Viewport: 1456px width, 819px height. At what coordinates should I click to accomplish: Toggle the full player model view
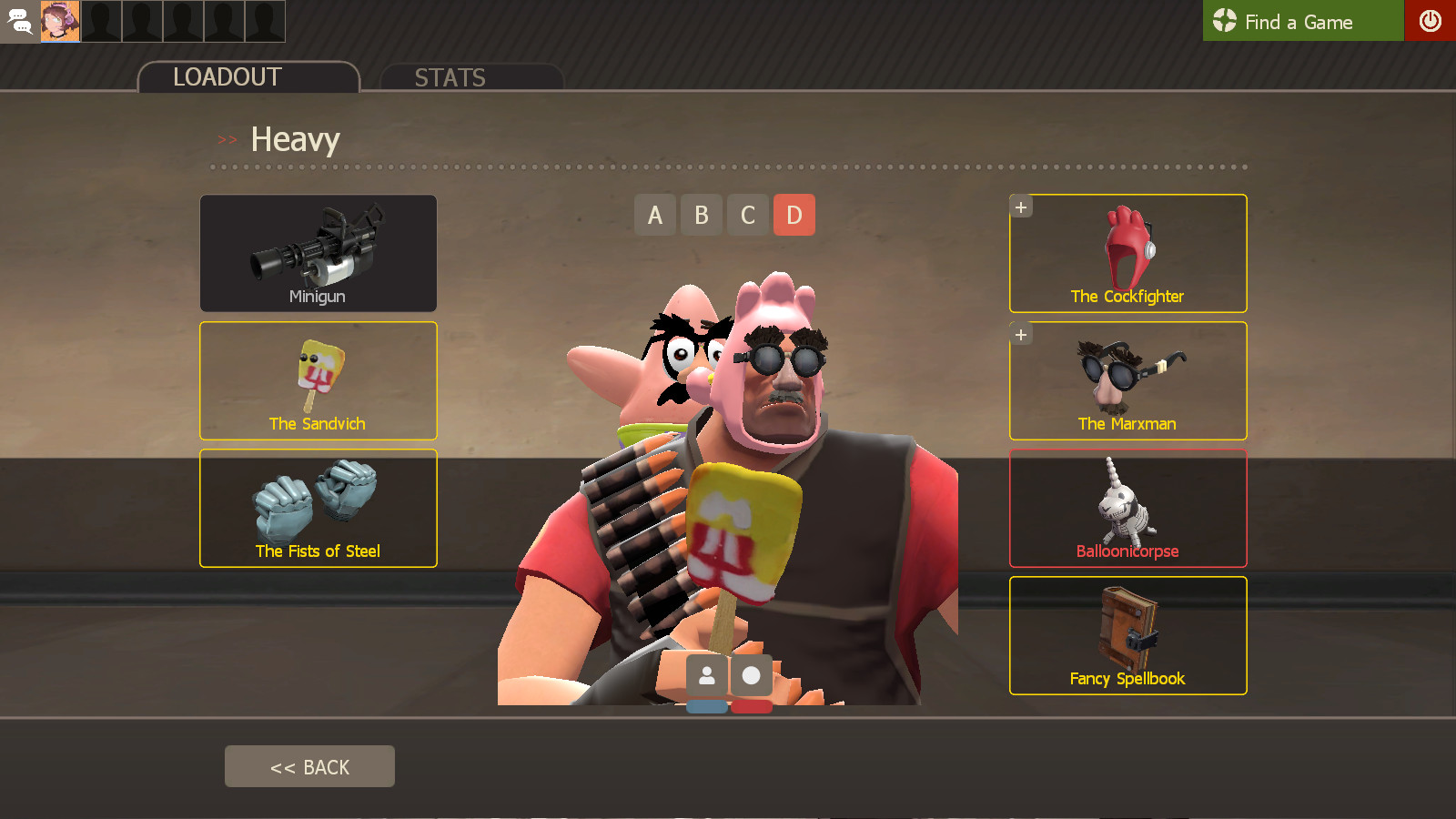click(x=705, y=675)
